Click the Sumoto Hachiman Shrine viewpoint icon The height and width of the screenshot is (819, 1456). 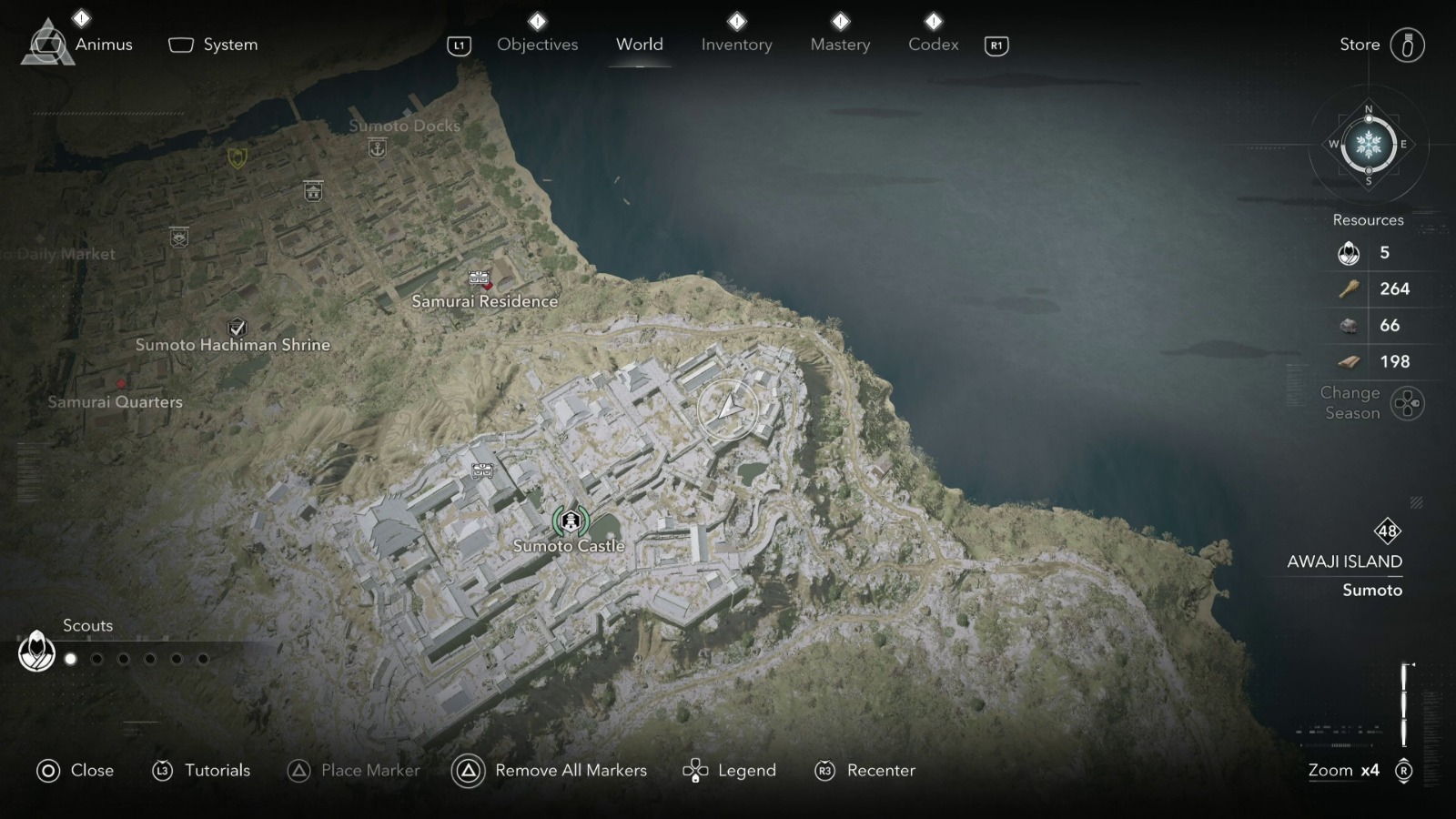click(x=237, y=326)
